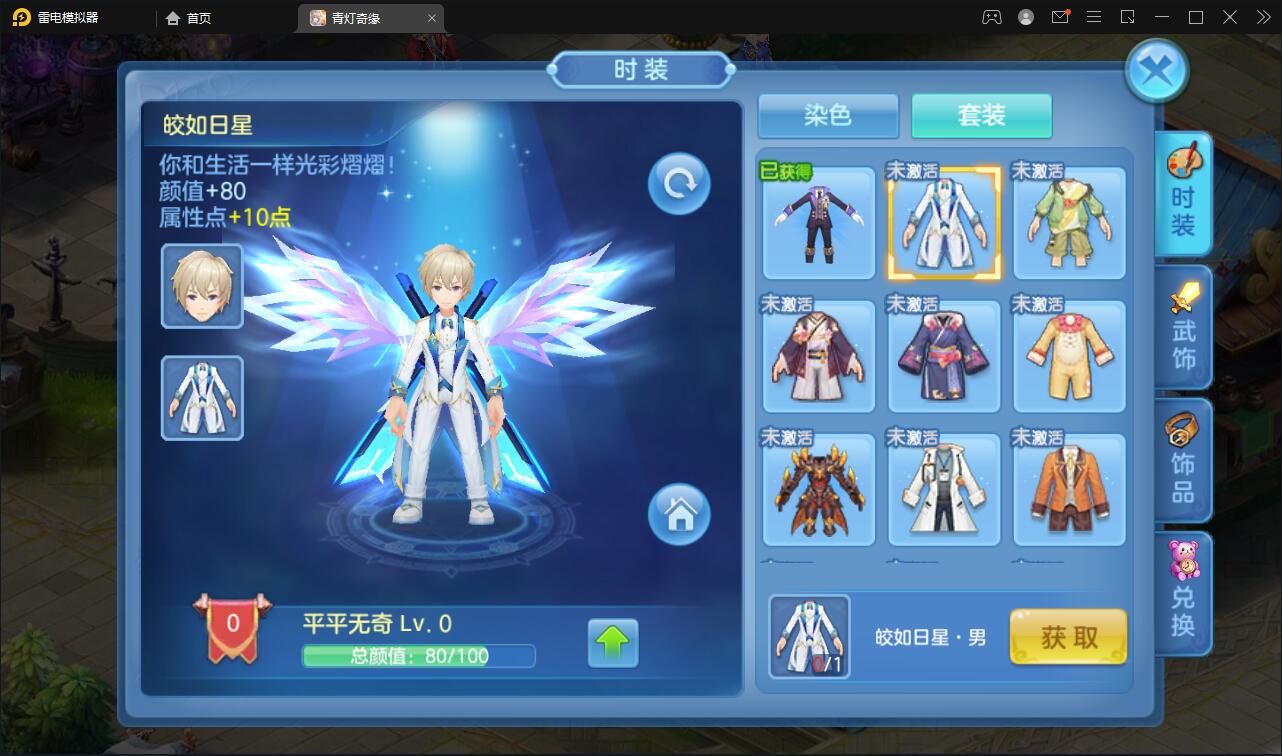Open the LDPlayer hamburger menu
Image resolution: width=1282 pixels, height=756 pixels.
[1094, 17]
